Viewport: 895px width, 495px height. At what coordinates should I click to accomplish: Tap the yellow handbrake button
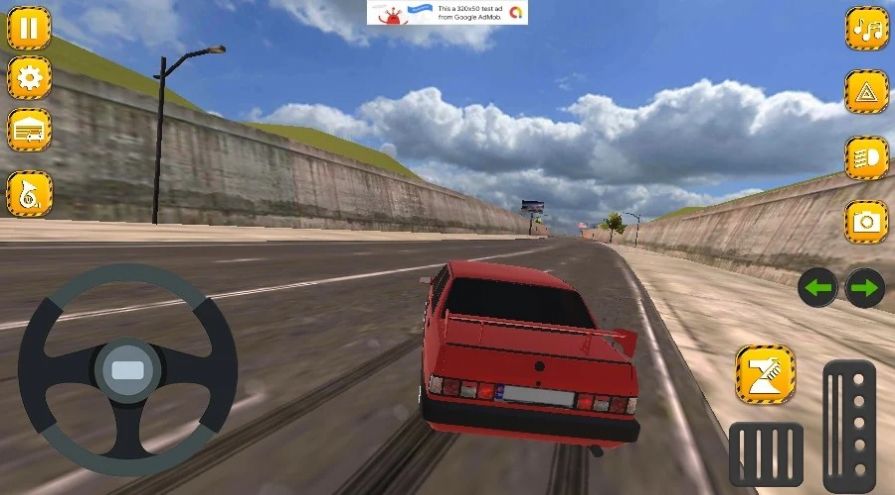tap(765, 375)
